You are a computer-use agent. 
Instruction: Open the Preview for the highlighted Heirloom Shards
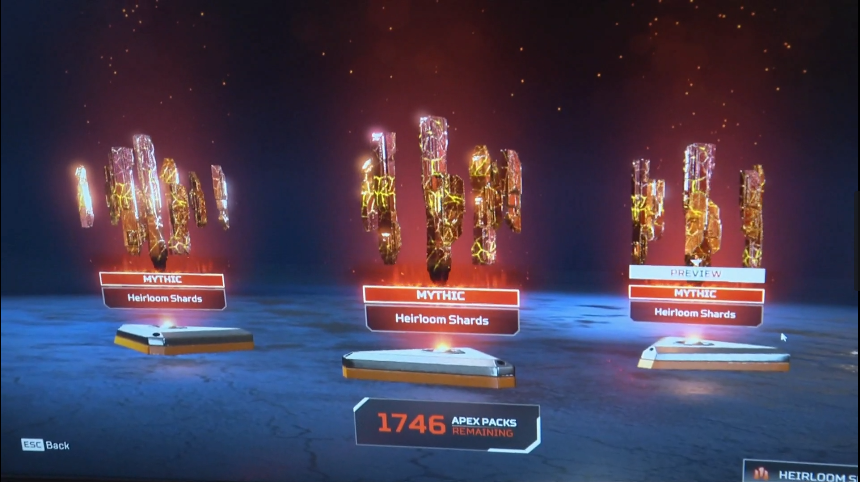697,274
